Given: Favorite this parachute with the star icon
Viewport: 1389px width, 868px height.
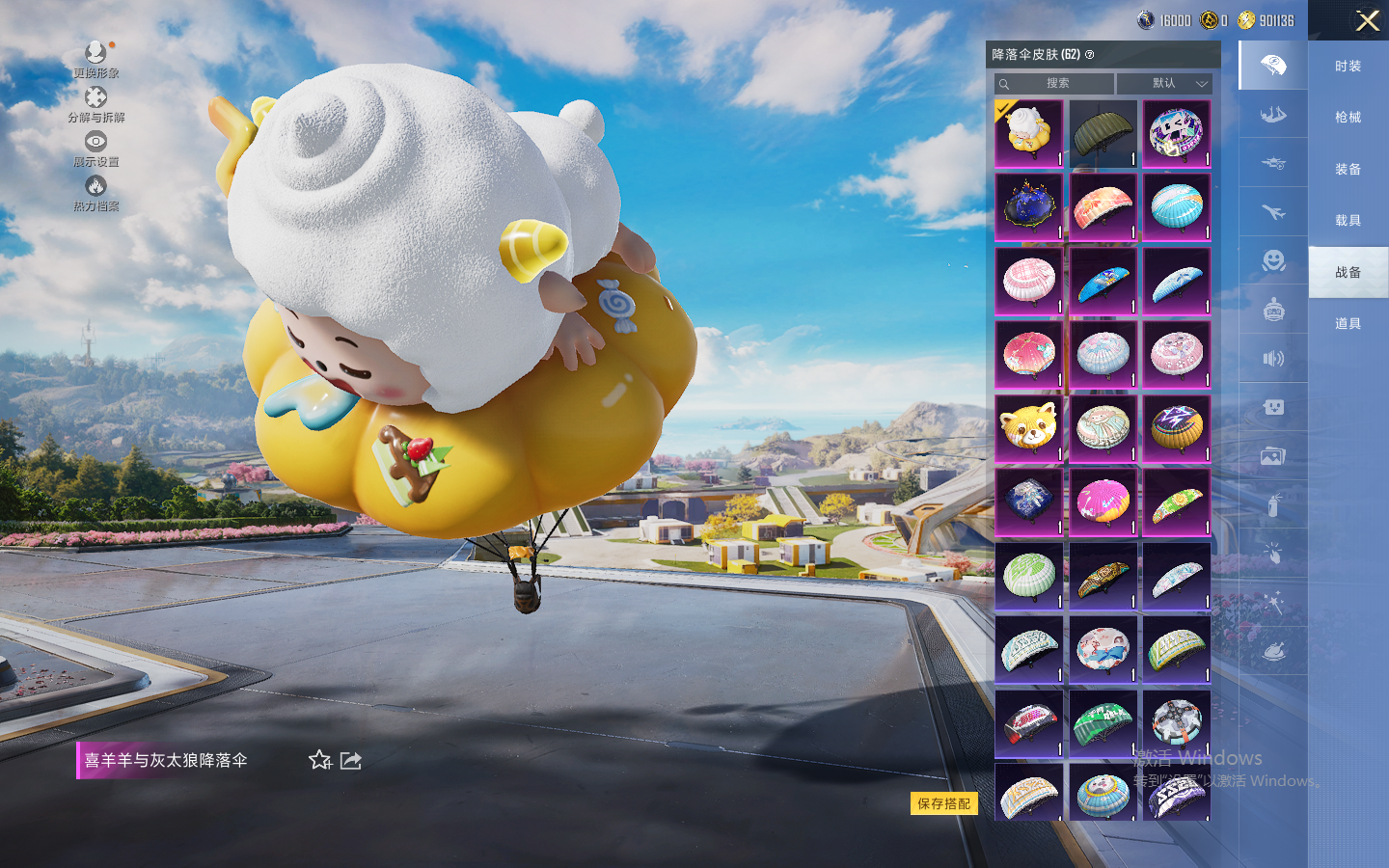Looking at the screenshot, I should click(320, 760).
